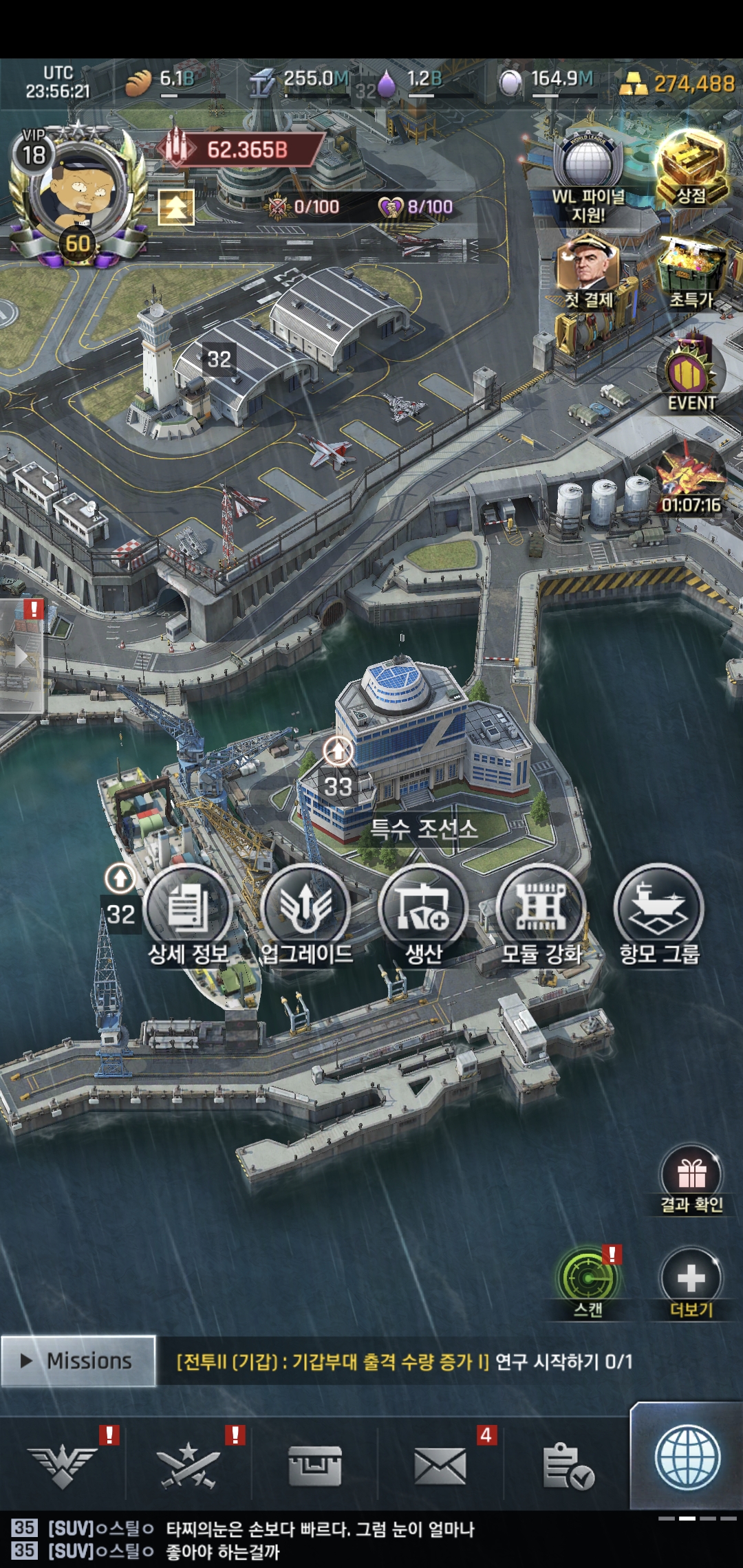Open the 초특가 special deal chest

tap(691, 272)
